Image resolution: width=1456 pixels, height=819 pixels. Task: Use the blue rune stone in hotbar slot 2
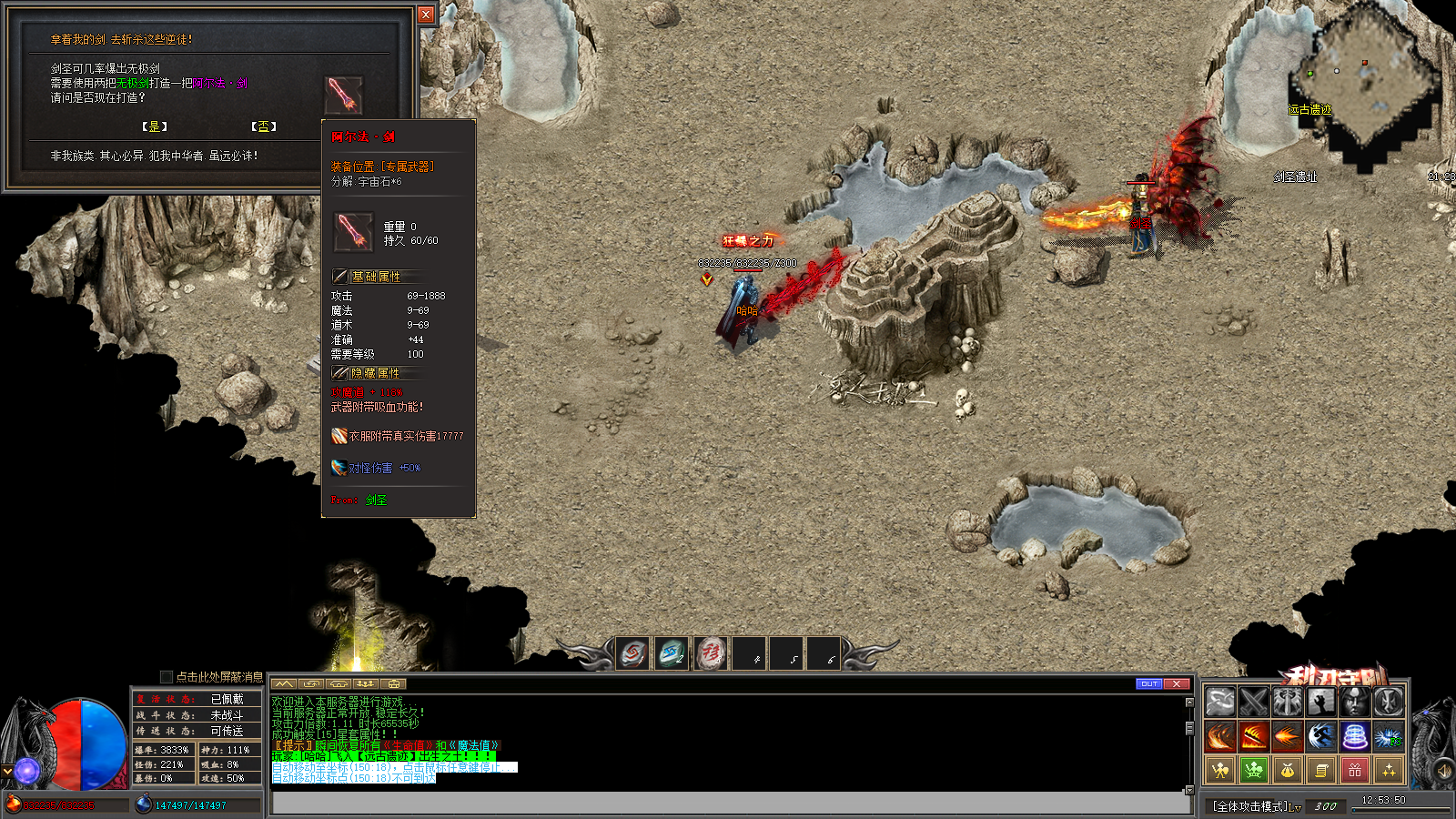tap(671, 653)
